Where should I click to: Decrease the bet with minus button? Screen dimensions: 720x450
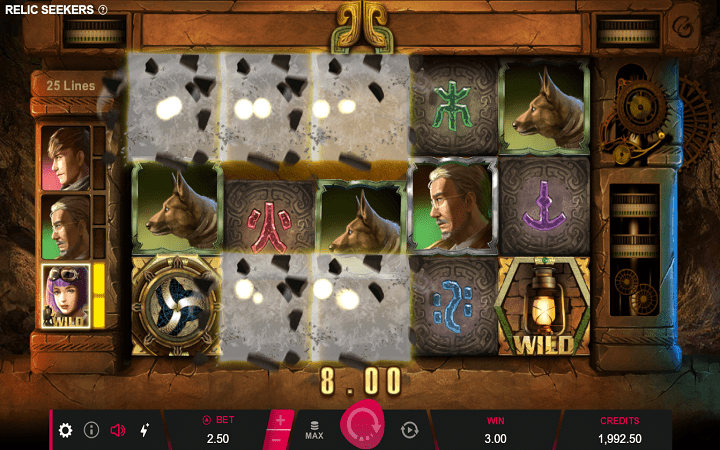[280, 439]
